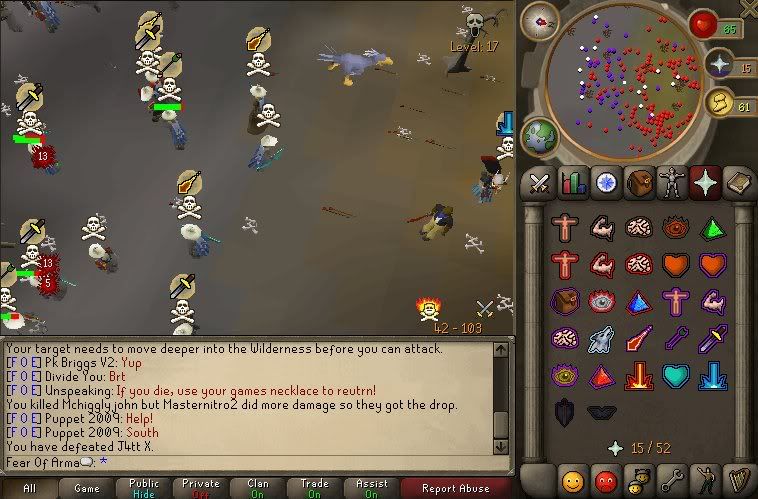Open the Inventory backpack tab
Screen dimensions: 758x499
click(640, 183)
